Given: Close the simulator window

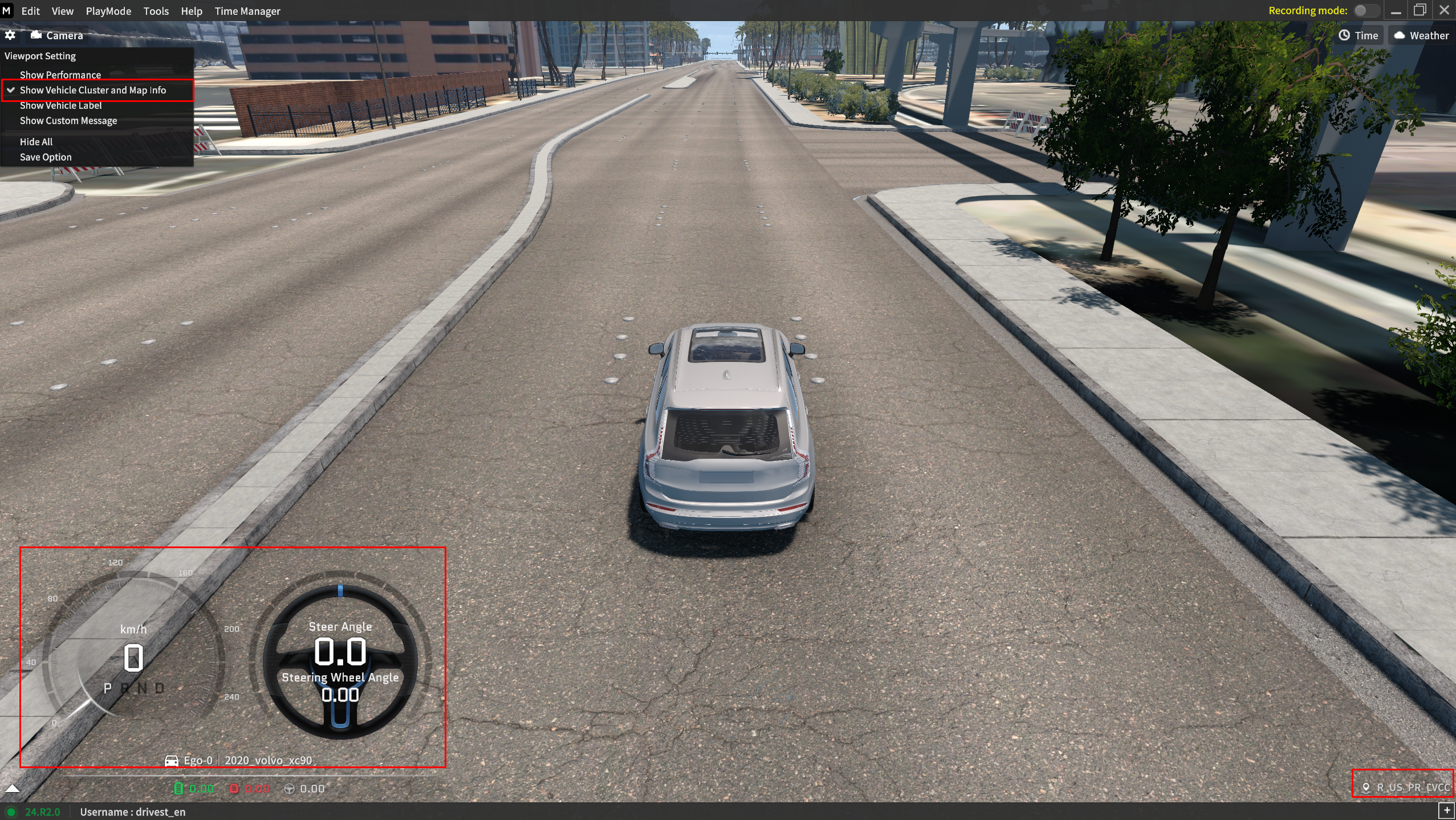Looking at the screenshot, I should click(x=1444, y=11).
